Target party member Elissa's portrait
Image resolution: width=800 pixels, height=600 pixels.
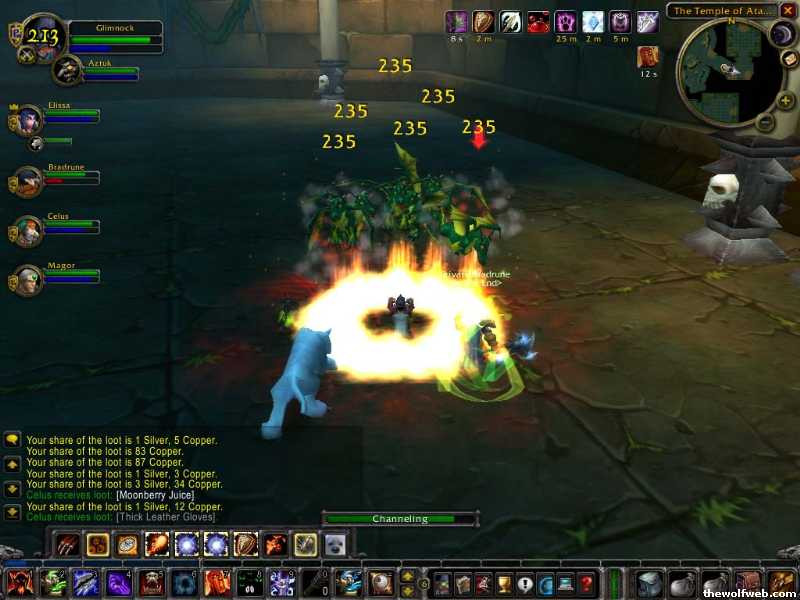coord(27,119)
